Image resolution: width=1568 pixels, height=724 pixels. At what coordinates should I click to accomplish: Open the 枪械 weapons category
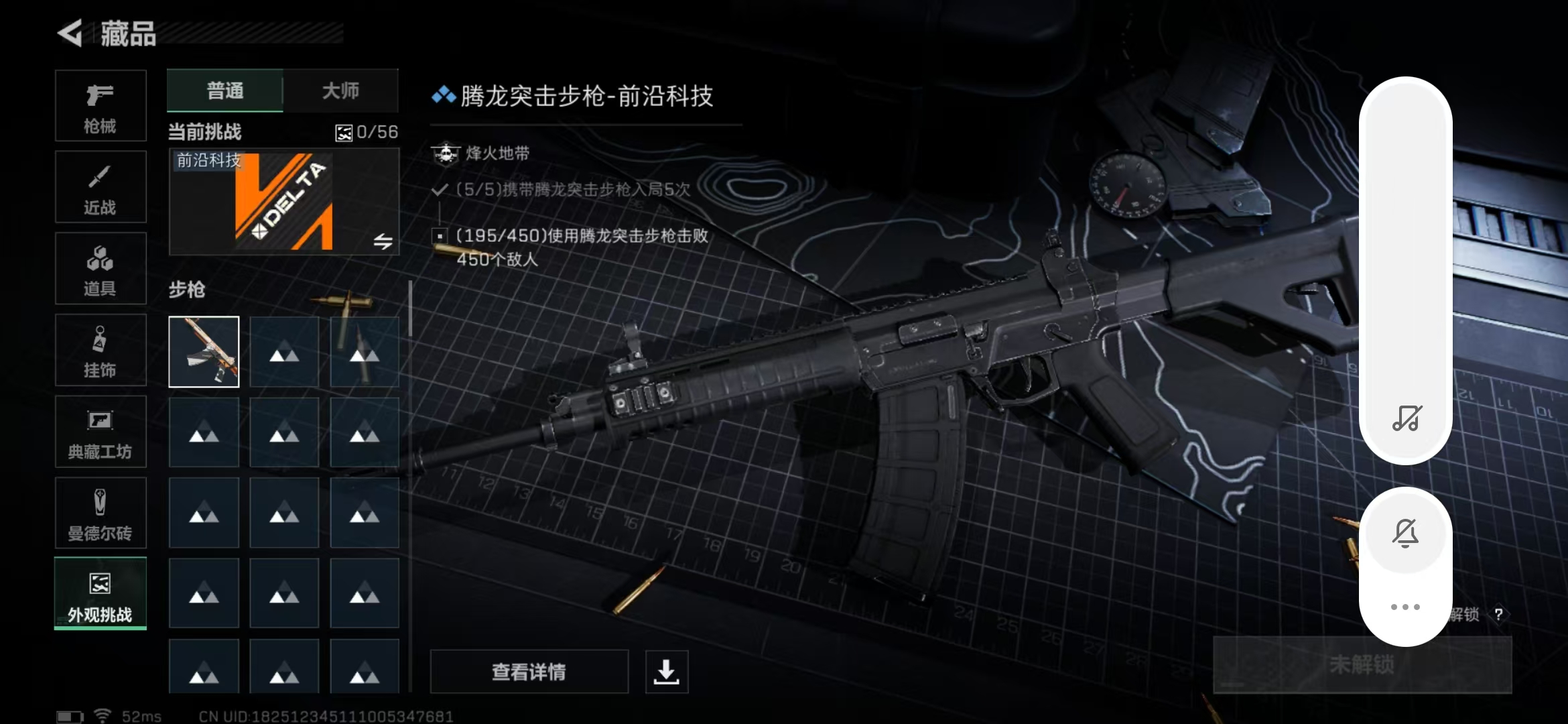pos(101,106)
